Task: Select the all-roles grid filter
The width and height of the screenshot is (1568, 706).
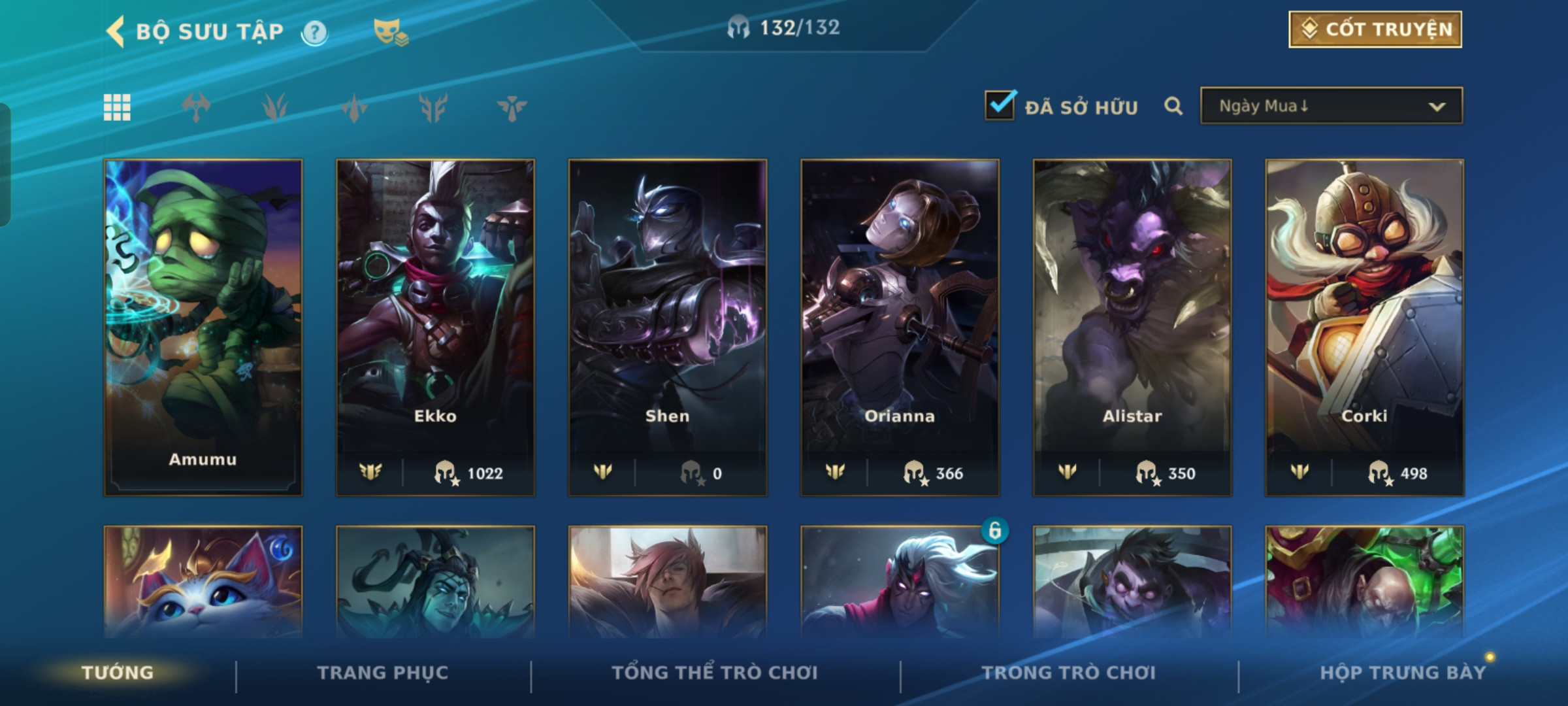Action: (x=117, y=107)
